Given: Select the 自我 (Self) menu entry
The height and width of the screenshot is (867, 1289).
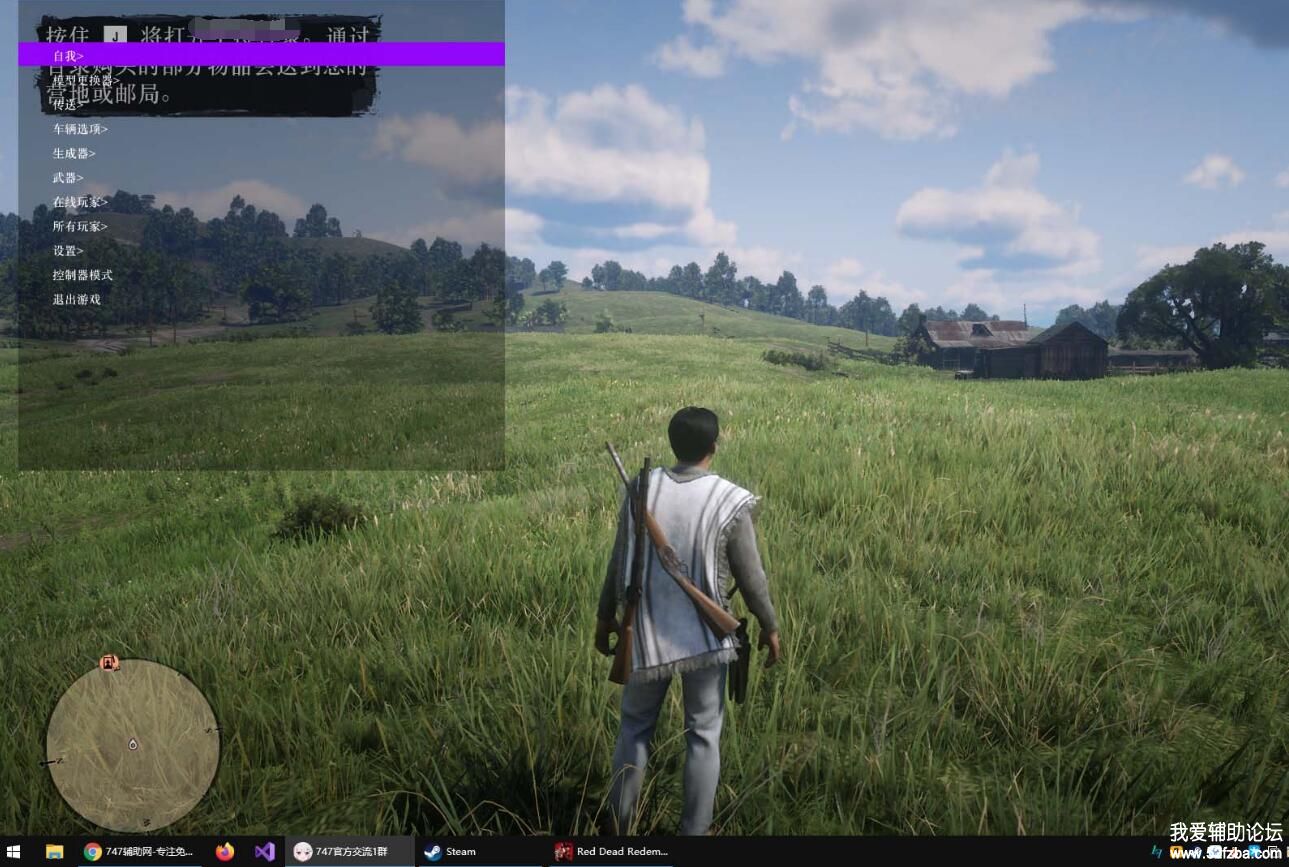Looking at the screenshot, I should coord(68,56).
